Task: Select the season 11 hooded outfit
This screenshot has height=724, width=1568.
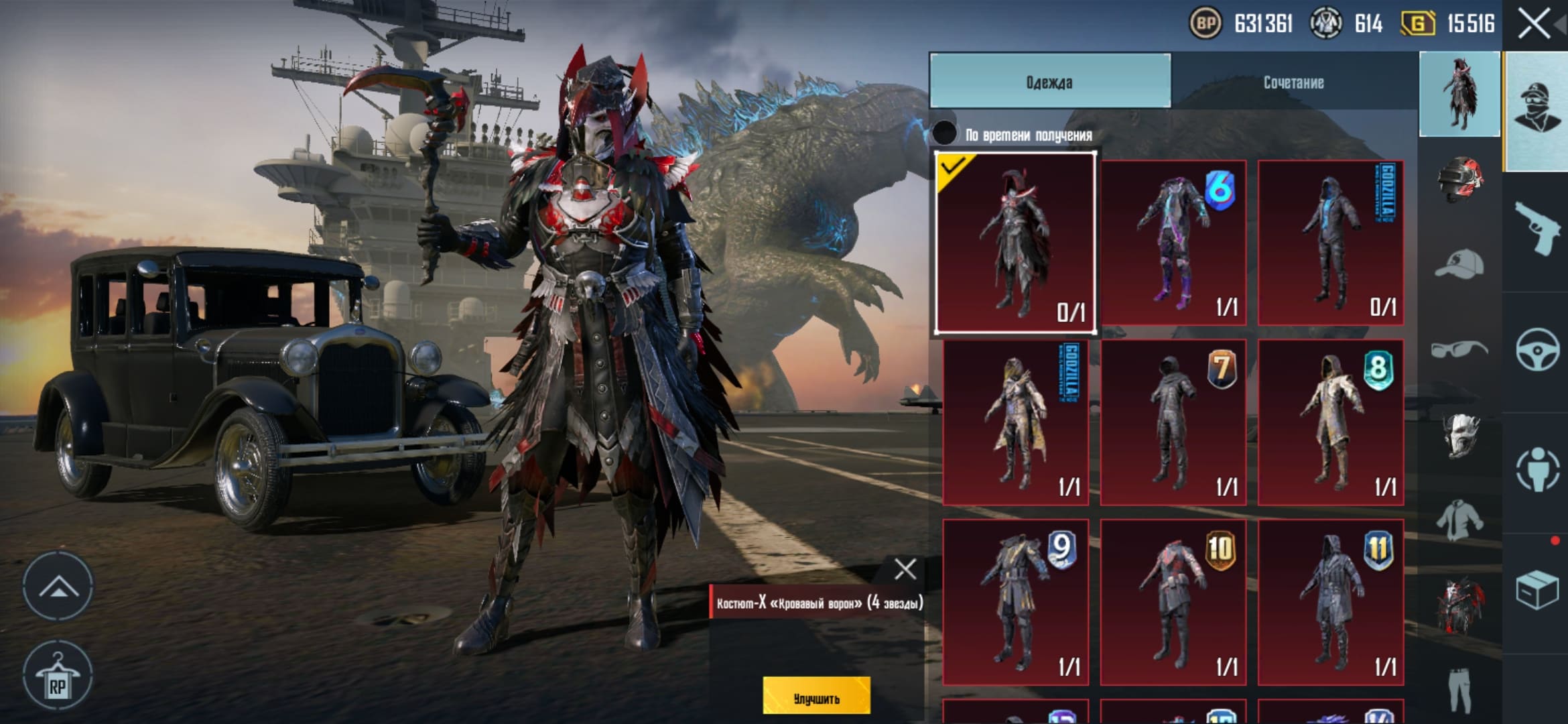Action: [x=1330, y=602]
